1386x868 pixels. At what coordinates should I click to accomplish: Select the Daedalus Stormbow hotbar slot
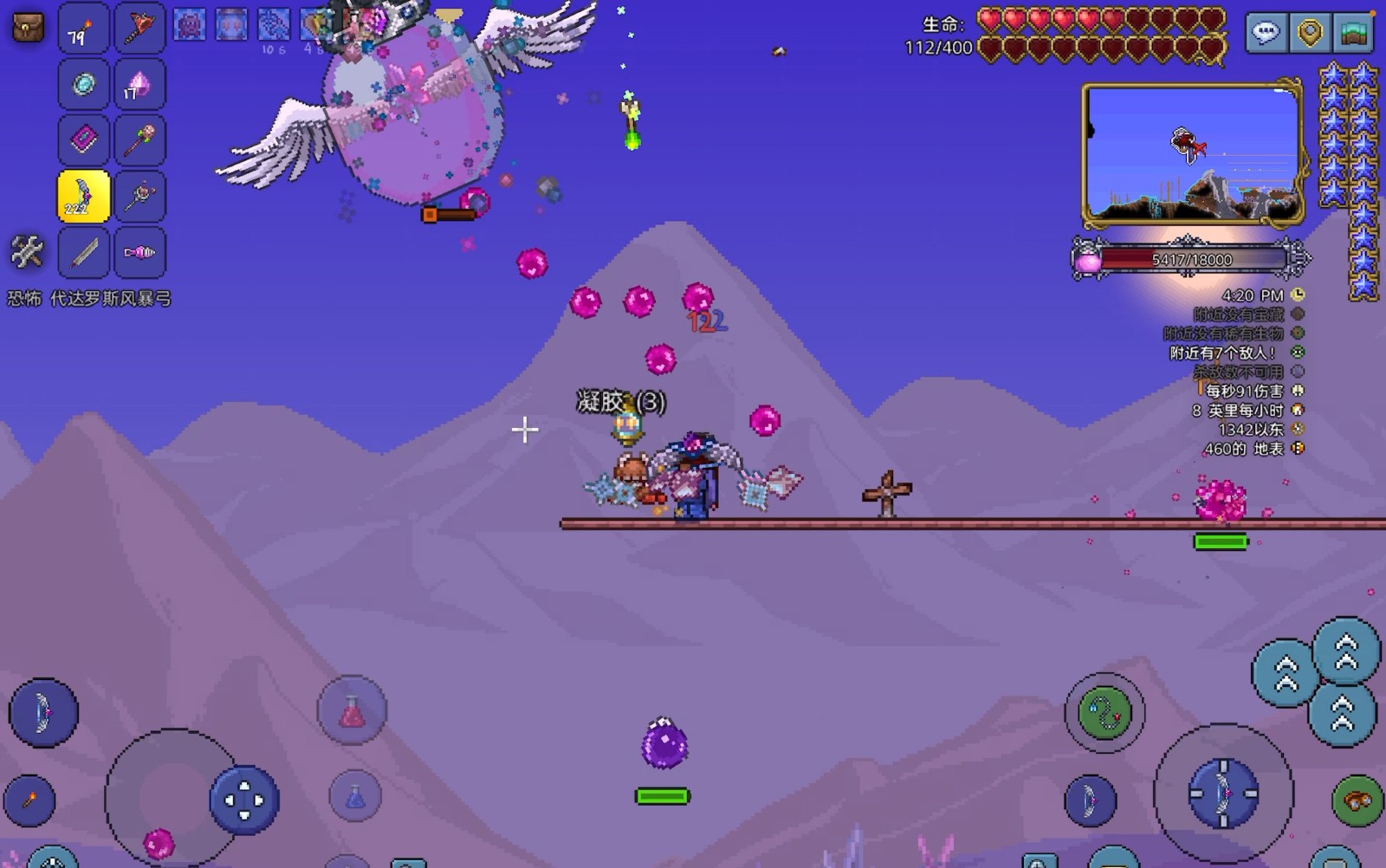83,197
